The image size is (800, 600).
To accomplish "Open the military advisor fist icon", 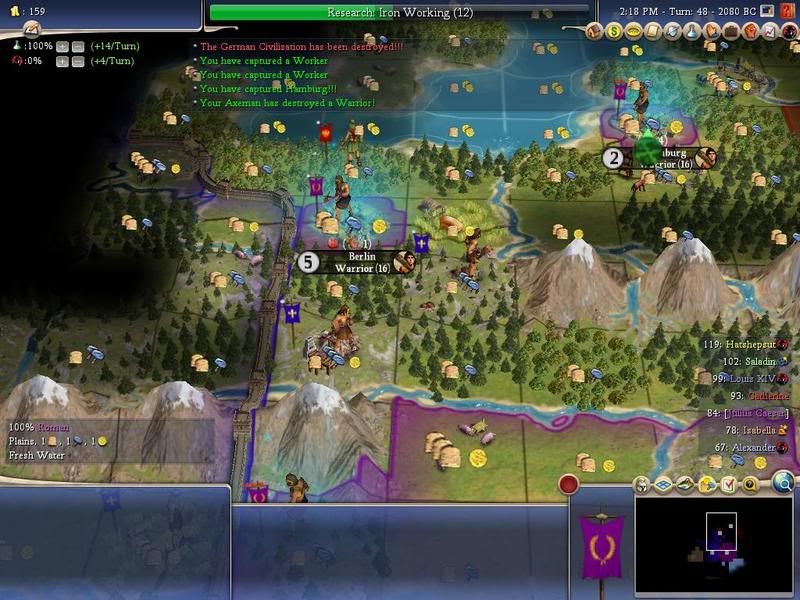I will point(751,32).
